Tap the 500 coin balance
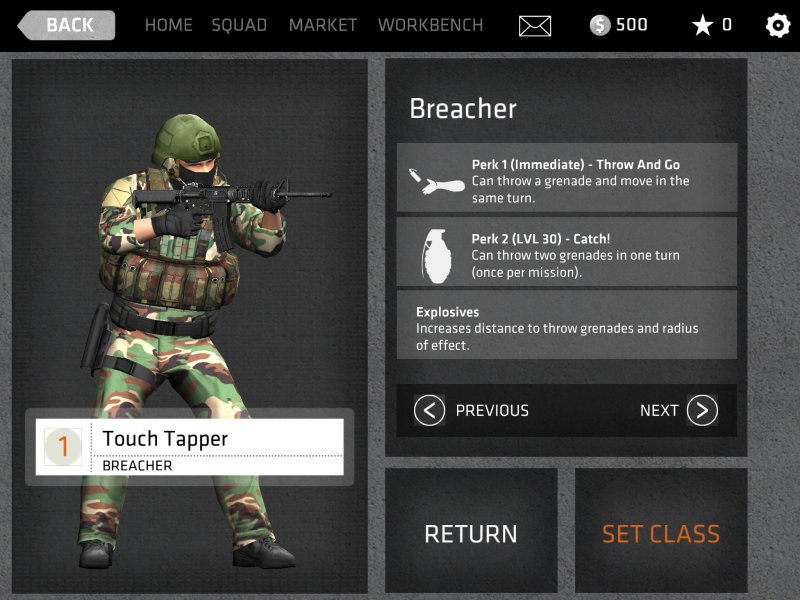800x600 pixels. [619, 25]
